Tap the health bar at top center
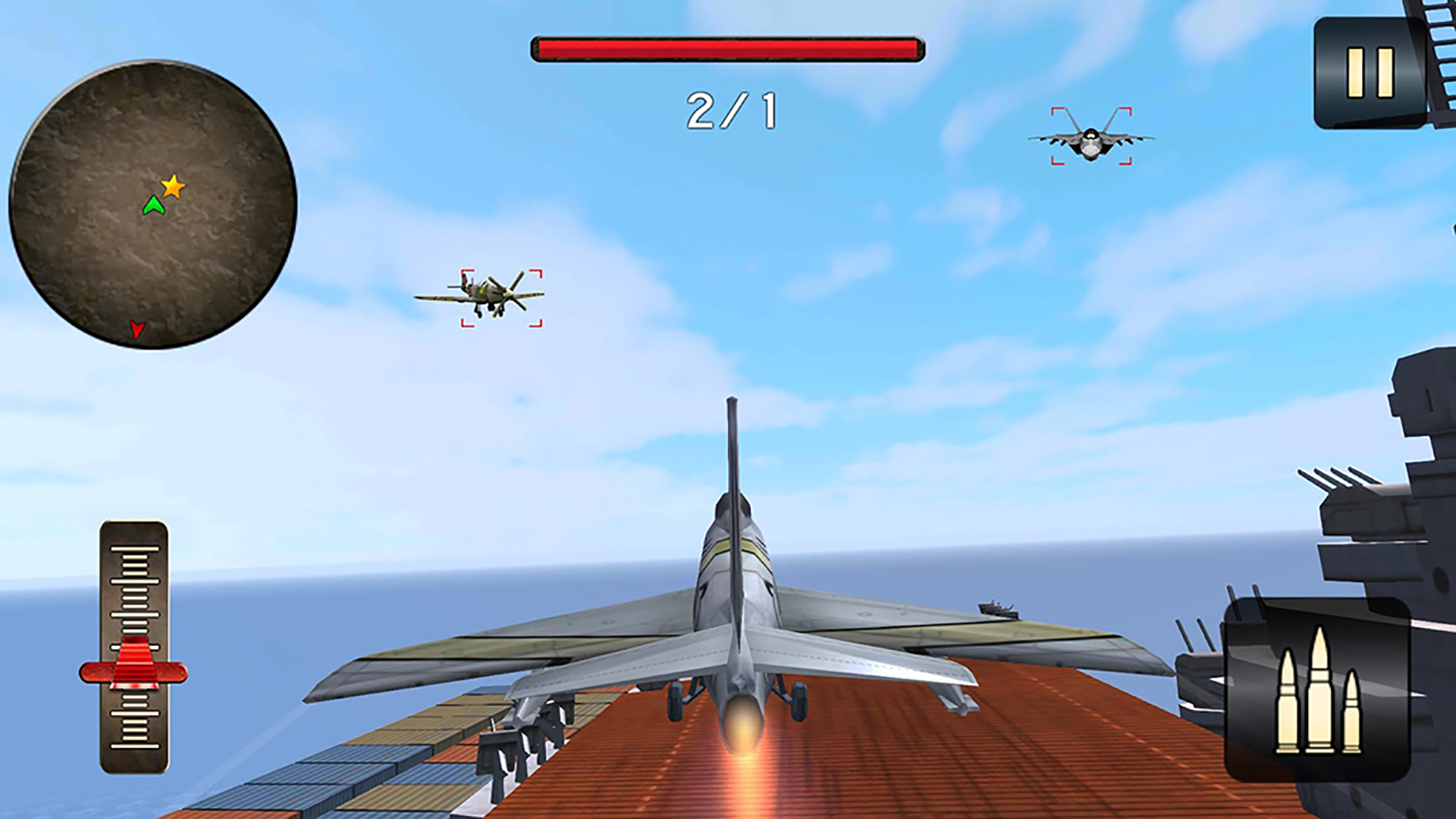 pos(724,47)
